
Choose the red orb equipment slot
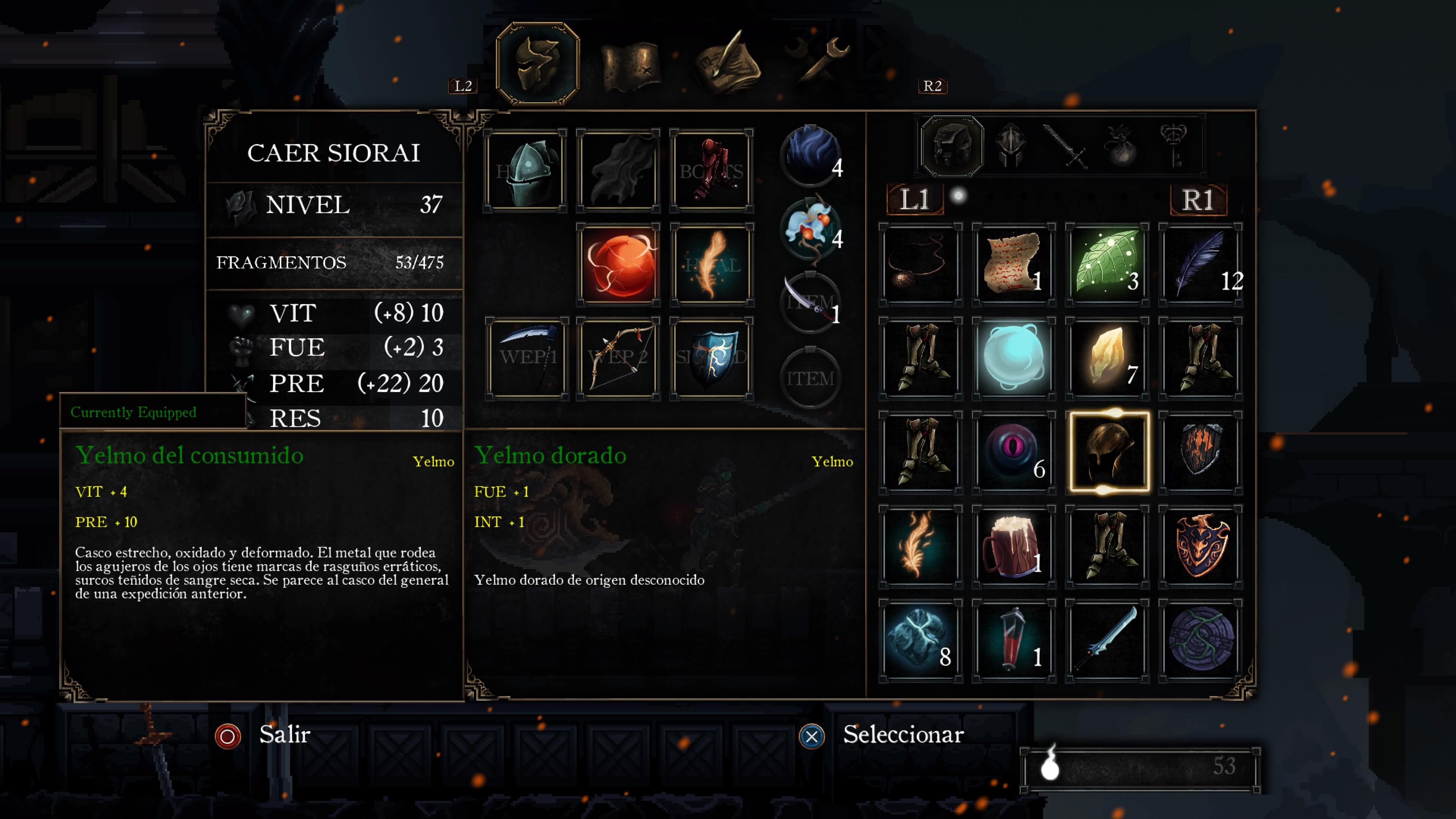[x=618, y=265]
